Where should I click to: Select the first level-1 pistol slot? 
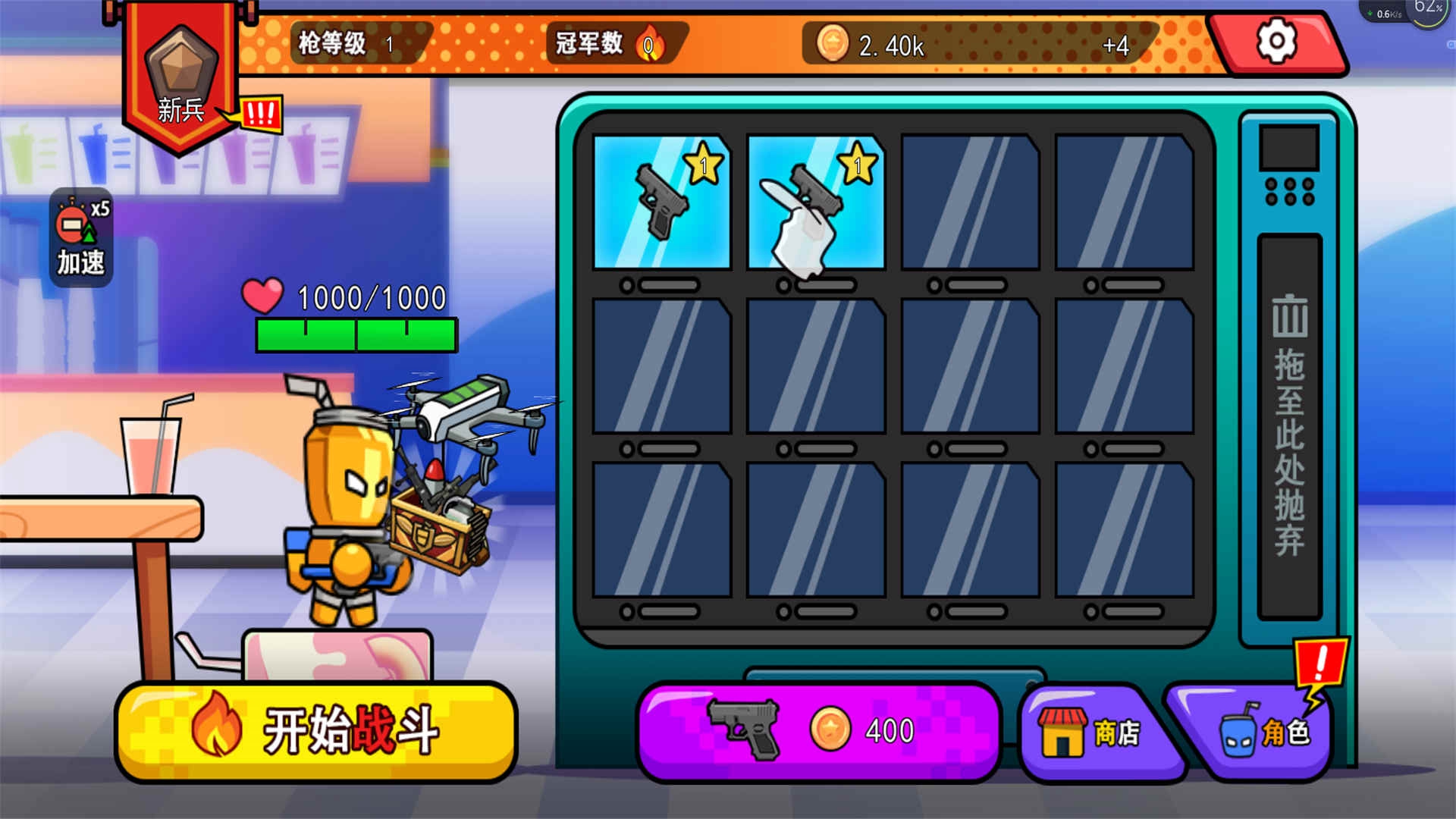point(661,203)
